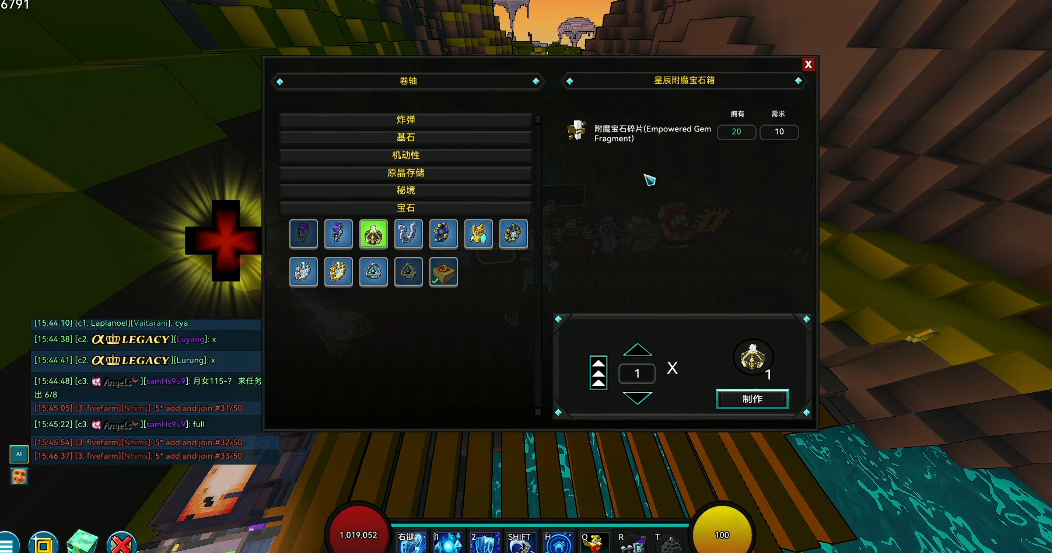Screen dimensions: 1052x553
Task: Expand the 秘境 category
Action: click(x=405, y=190)
